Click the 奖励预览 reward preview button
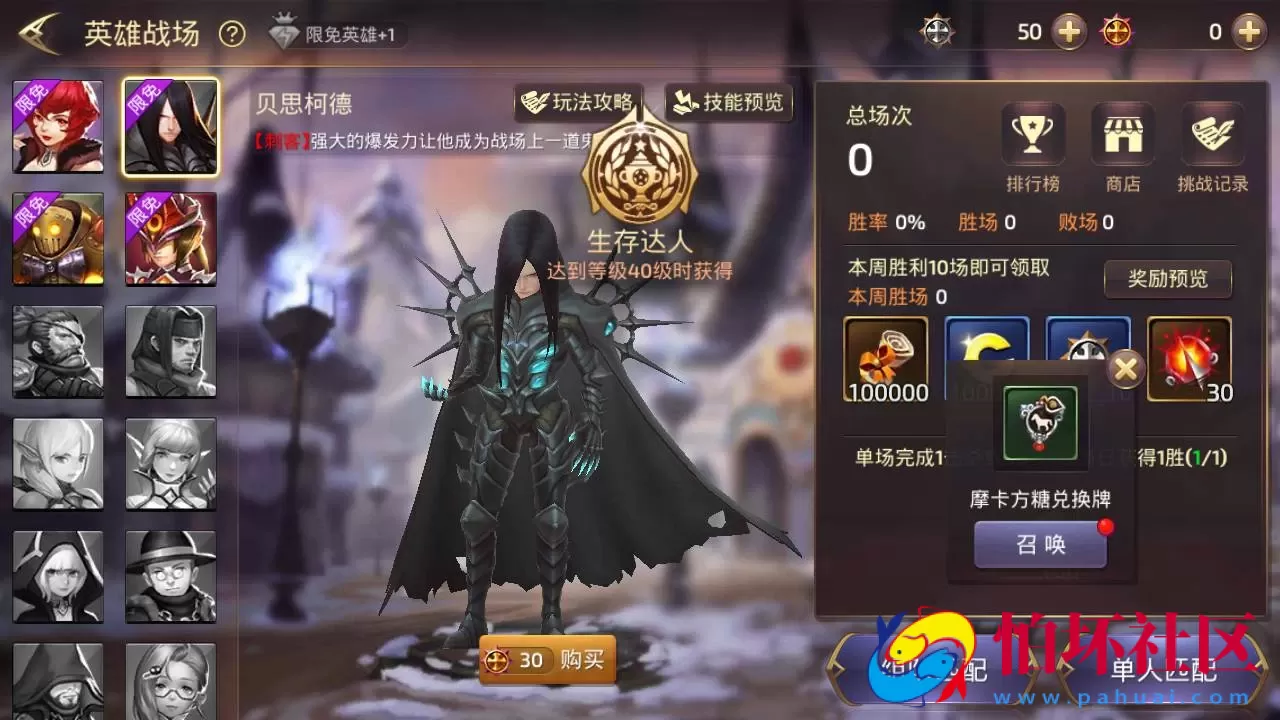1280x720 pixels. pyautogui.click(x=1167, y=280)
